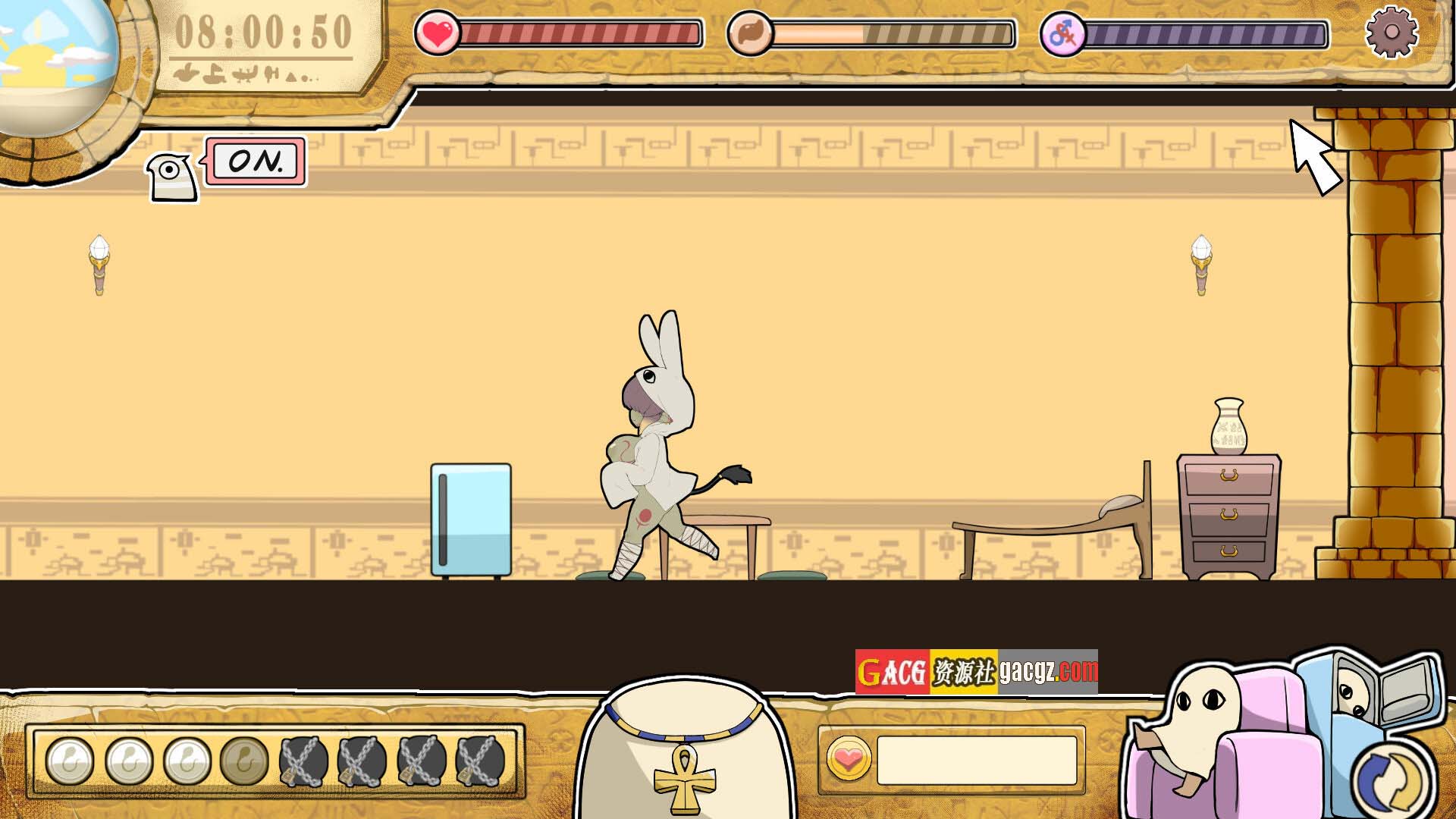Open the gear settings menu
Image resolution: width=1456 pixels, height=819 pixels.
(x=1392, y=32)
